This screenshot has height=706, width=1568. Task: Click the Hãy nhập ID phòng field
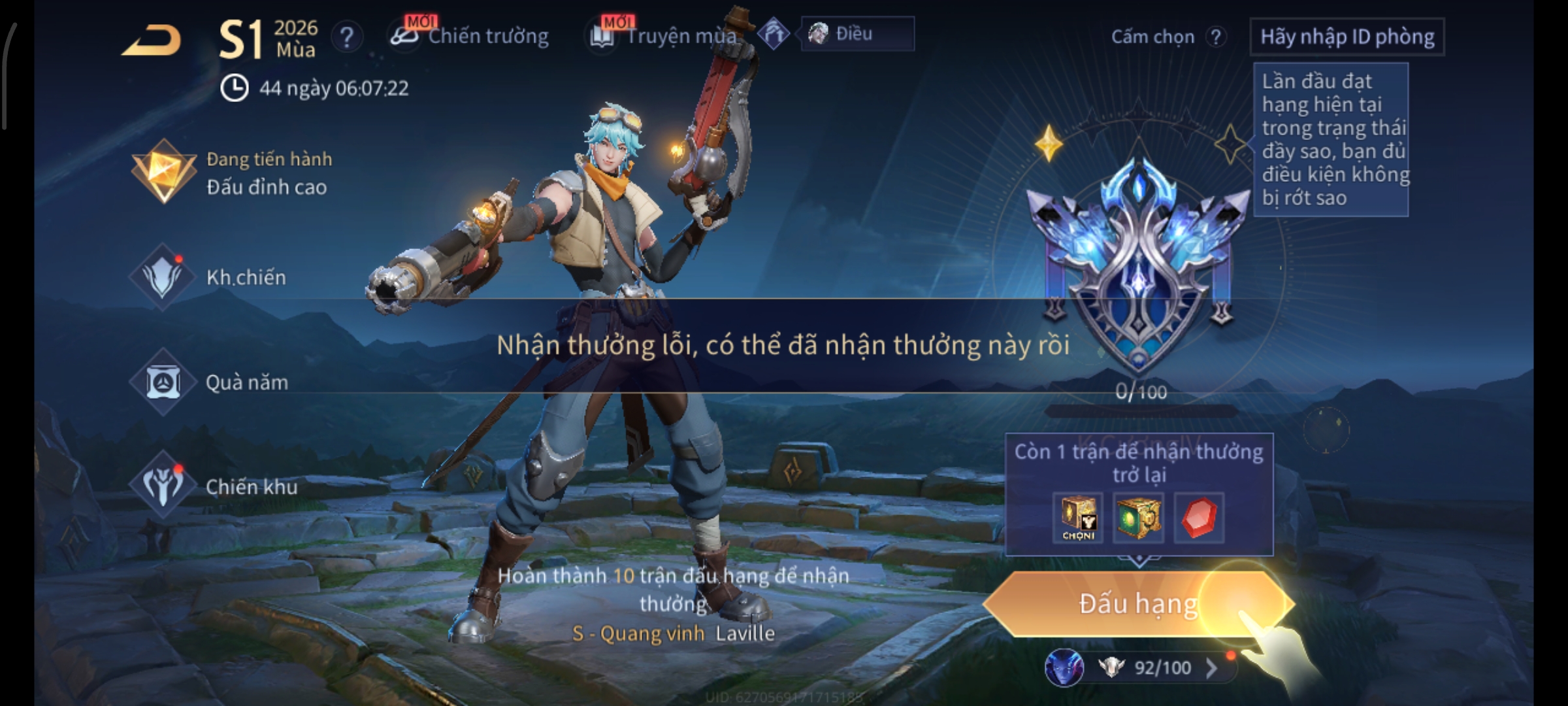(x=1347, y=37)
